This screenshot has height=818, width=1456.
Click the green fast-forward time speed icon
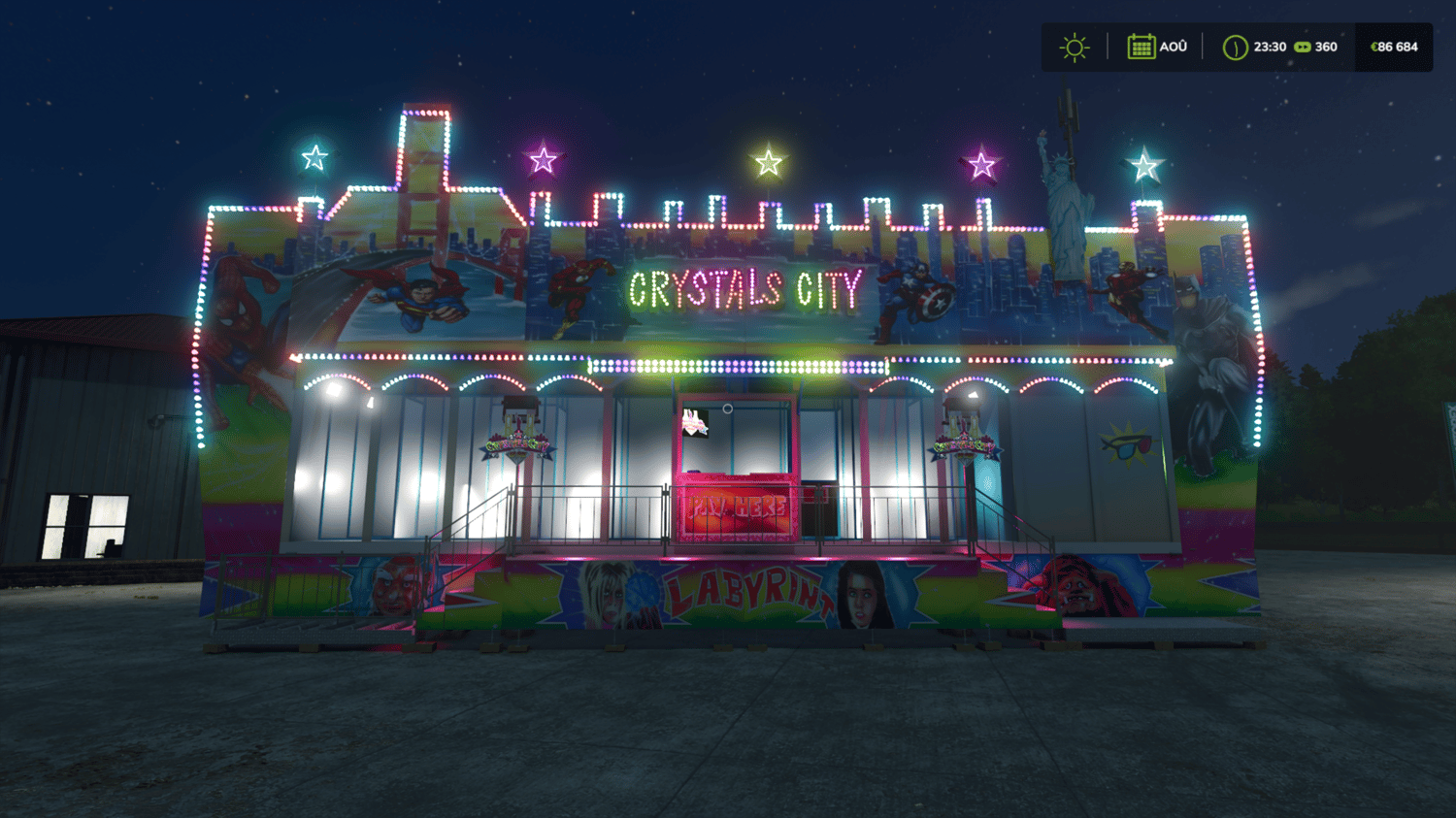point(1303,47)
